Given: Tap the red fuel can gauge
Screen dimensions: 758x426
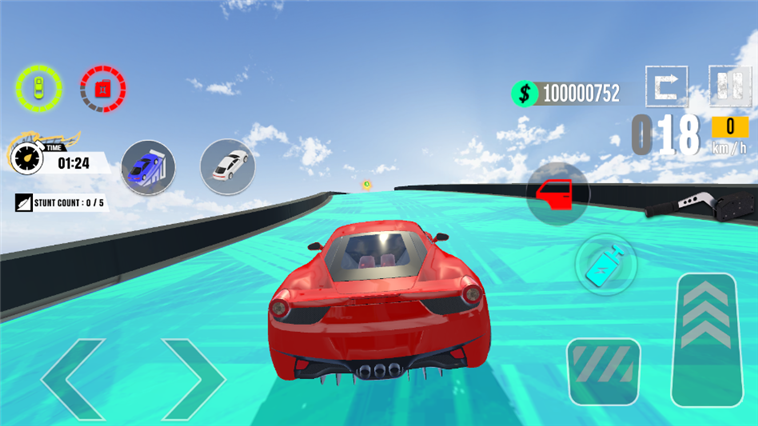Looking at the screenshot, I should (102, 89).
